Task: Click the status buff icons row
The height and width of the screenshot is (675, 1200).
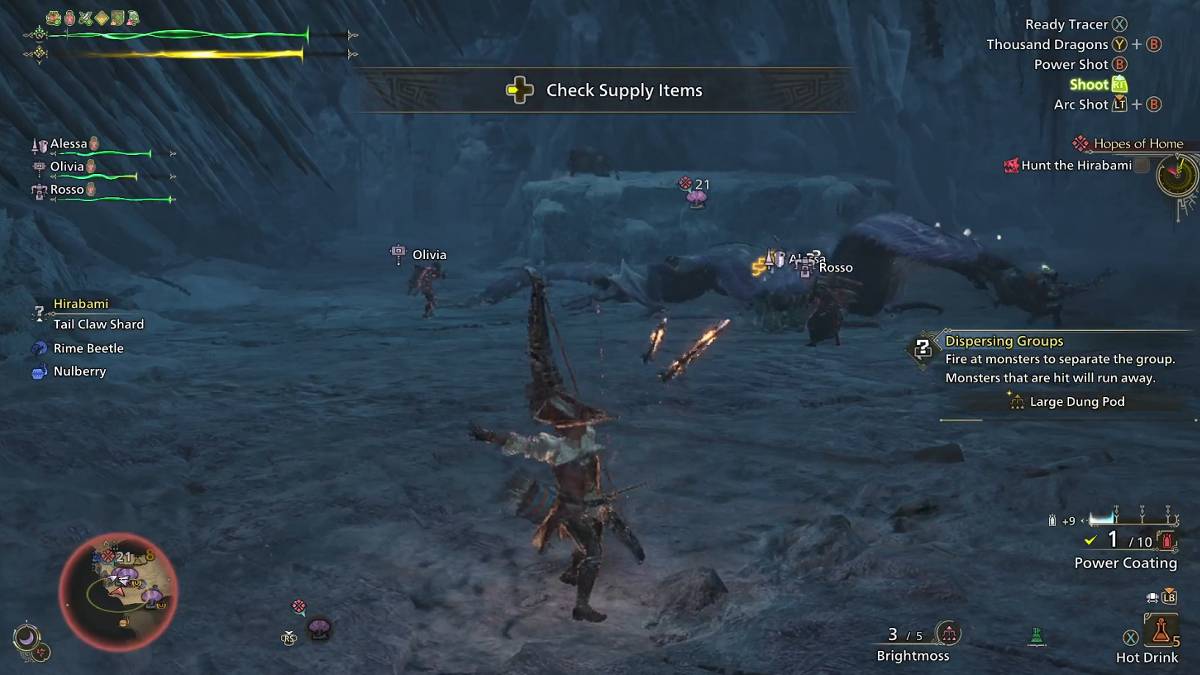Action: click(x=92, y=18)
